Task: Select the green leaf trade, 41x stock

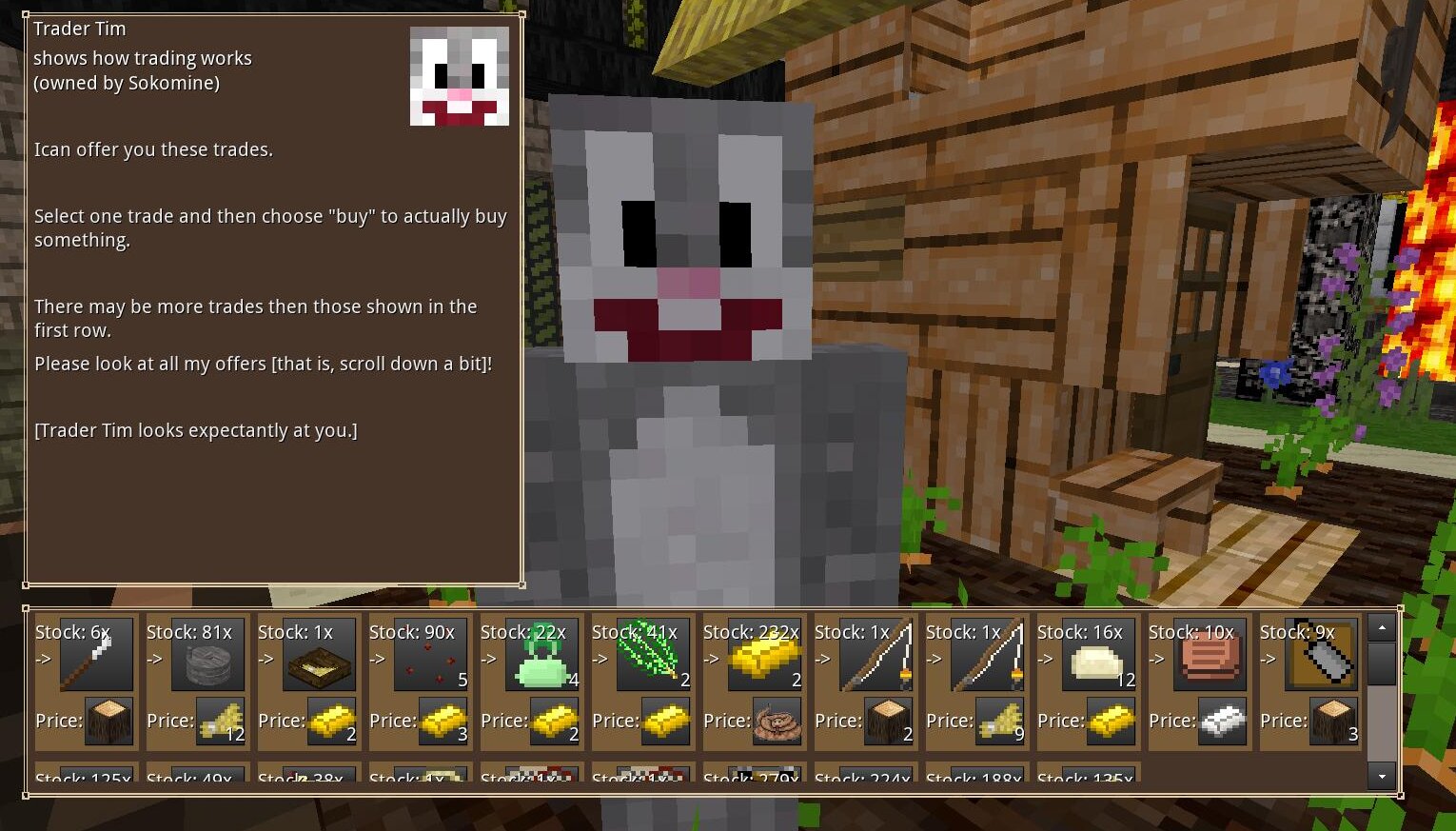Action: (653, 655)
